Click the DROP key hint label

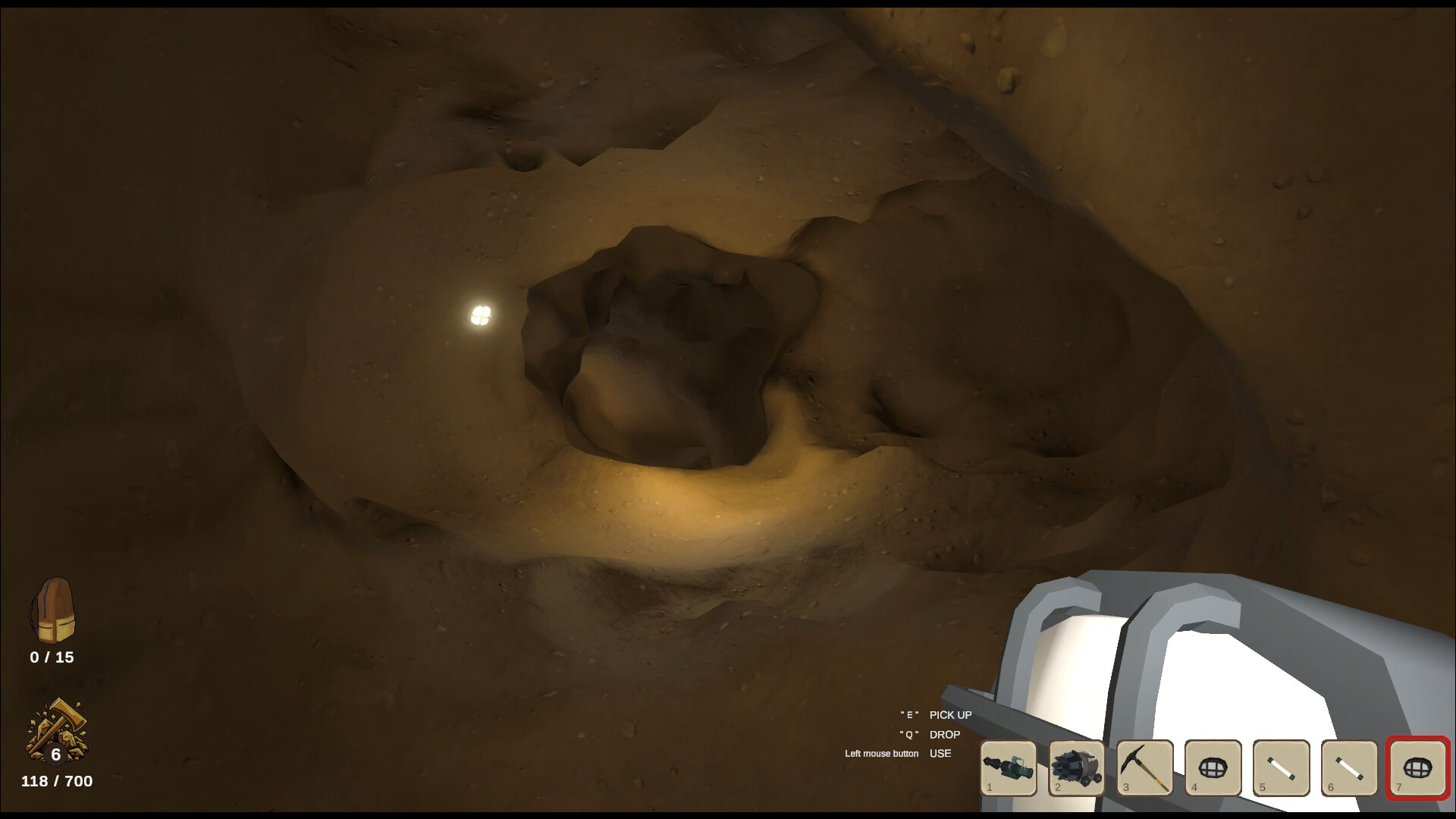pyautogui.click(x=943, y=734)
